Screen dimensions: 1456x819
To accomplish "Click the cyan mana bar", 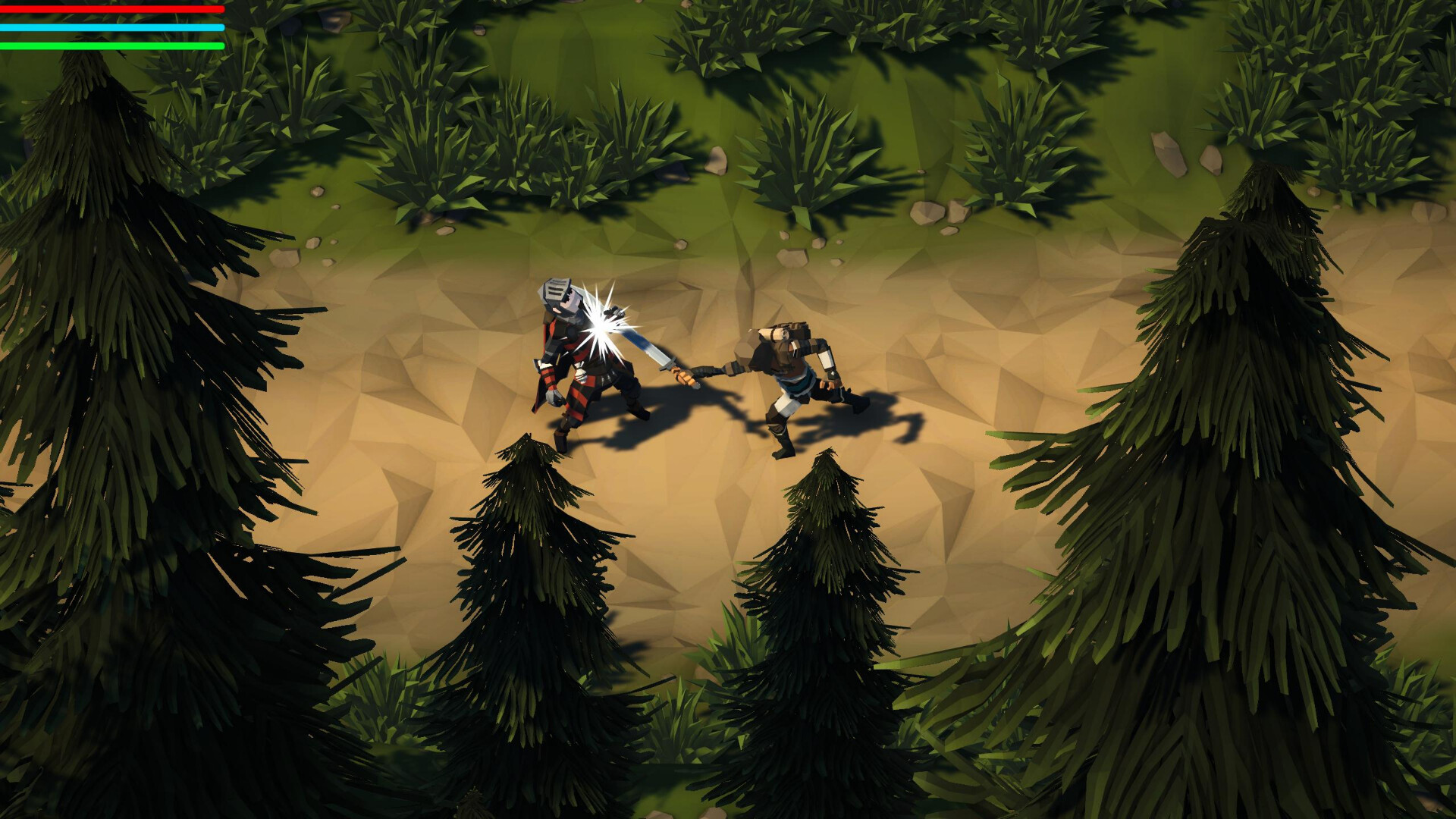I will tap(114, 27).
